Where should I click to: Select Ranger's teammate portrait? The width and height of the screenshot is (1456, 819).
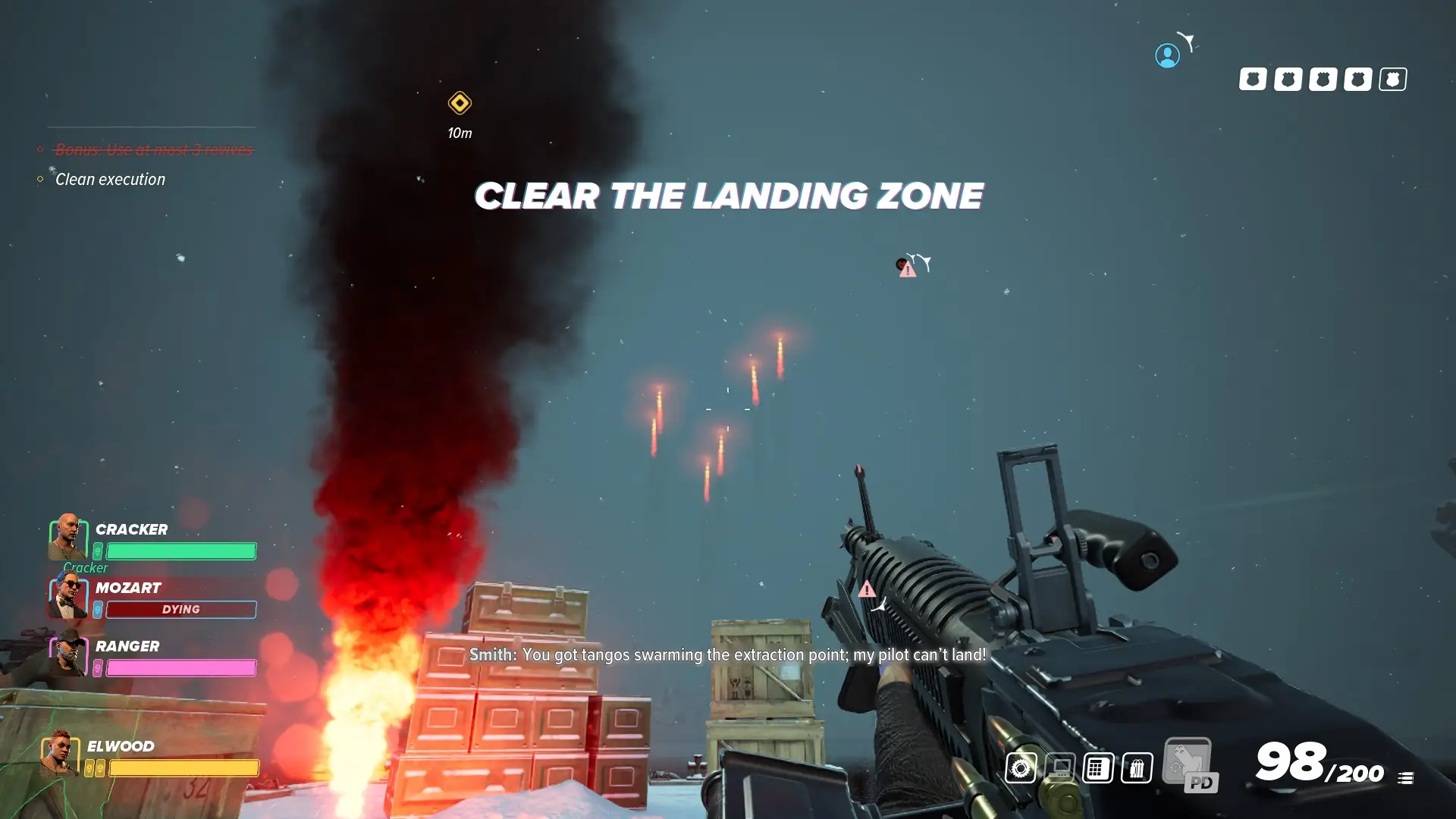click(x=68, y=654)
